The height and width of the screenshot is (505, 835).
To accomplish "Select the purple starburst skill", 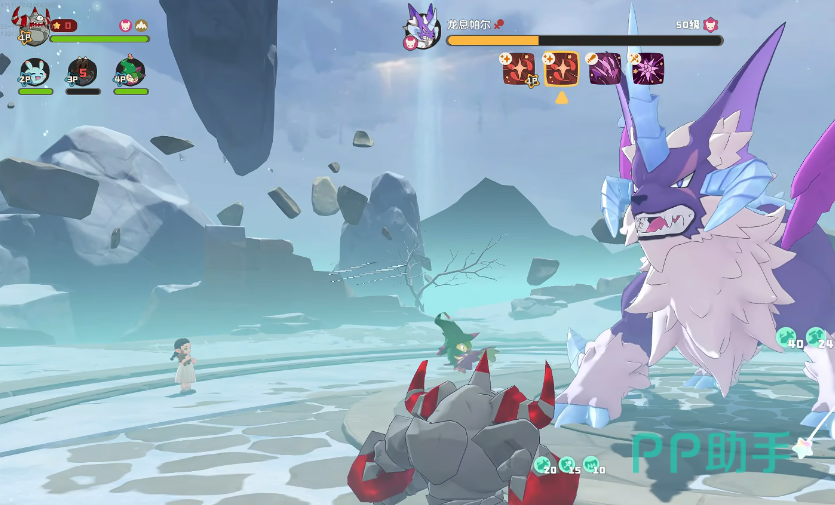I will [x=647, y=69].
